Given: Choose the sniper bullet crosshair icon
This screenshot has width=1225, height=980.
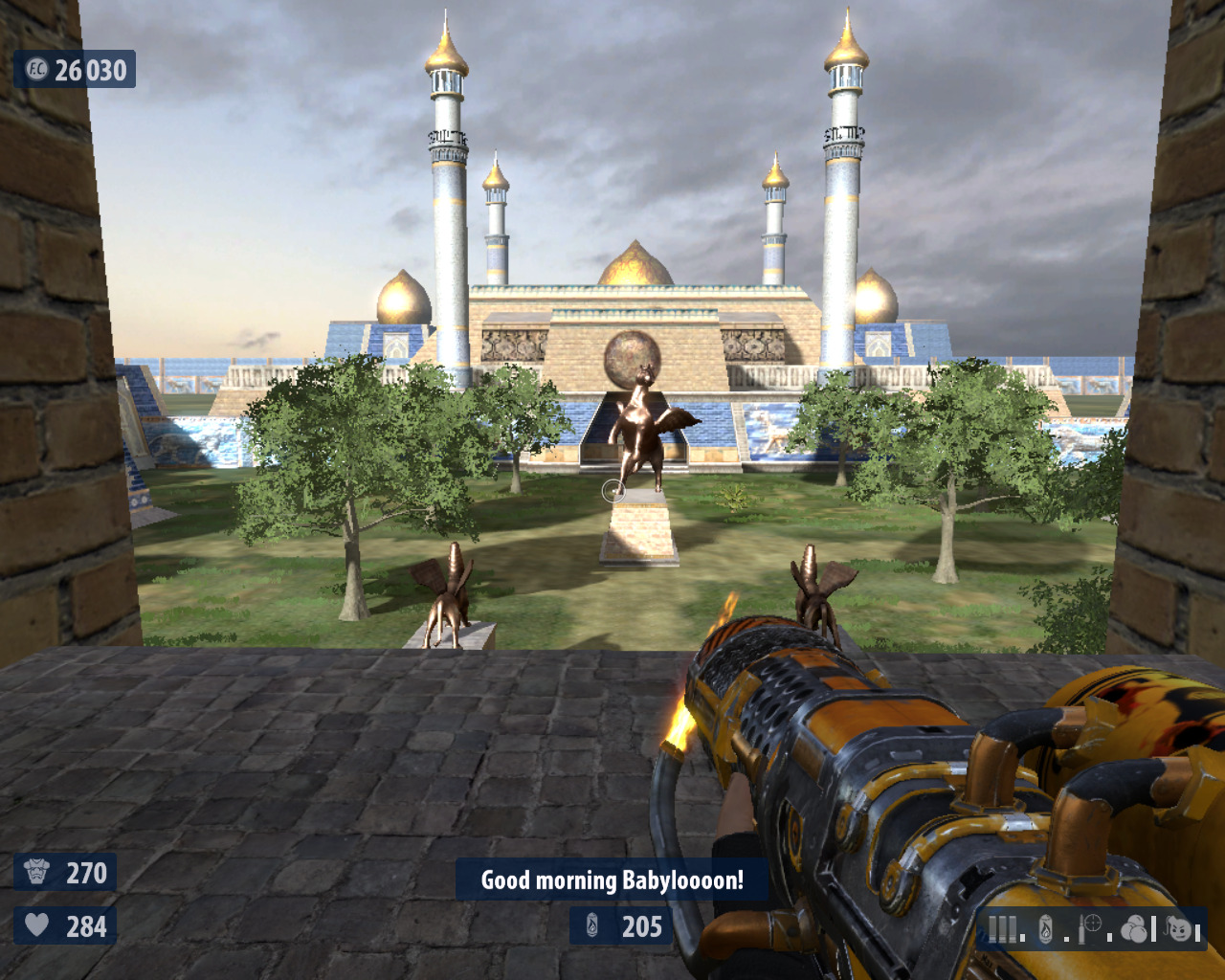Looking at the screenshot, I should tap(1091, 928).
